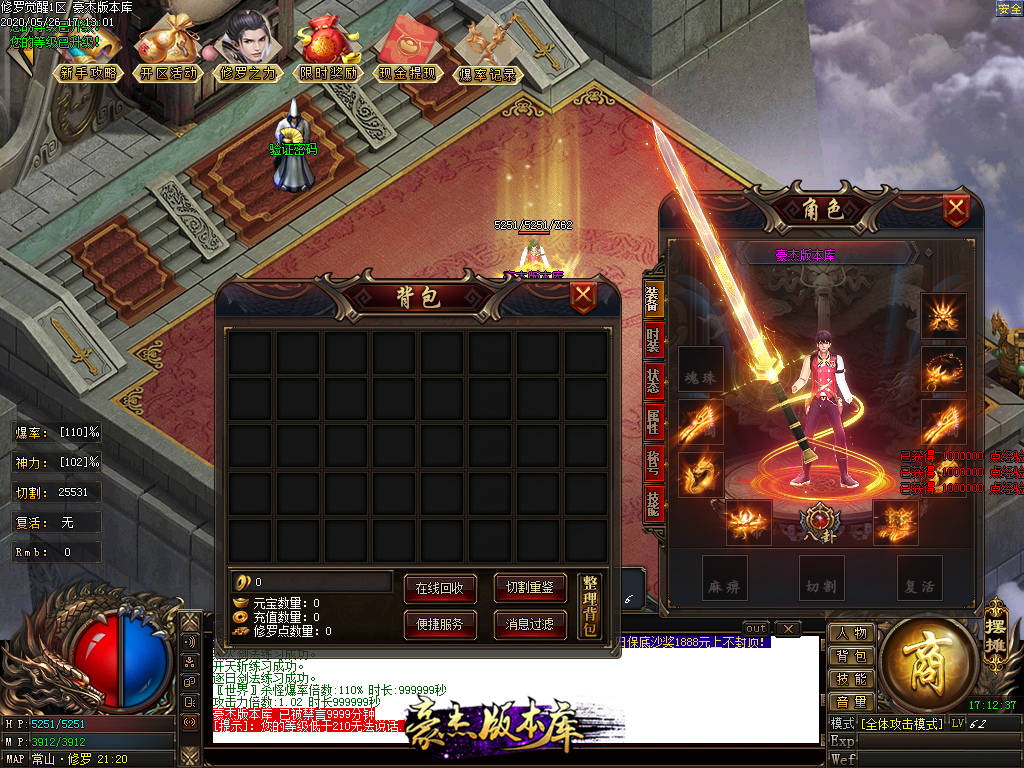
Task: Click the 摆摊 stall button
Action: coord(994,628)
